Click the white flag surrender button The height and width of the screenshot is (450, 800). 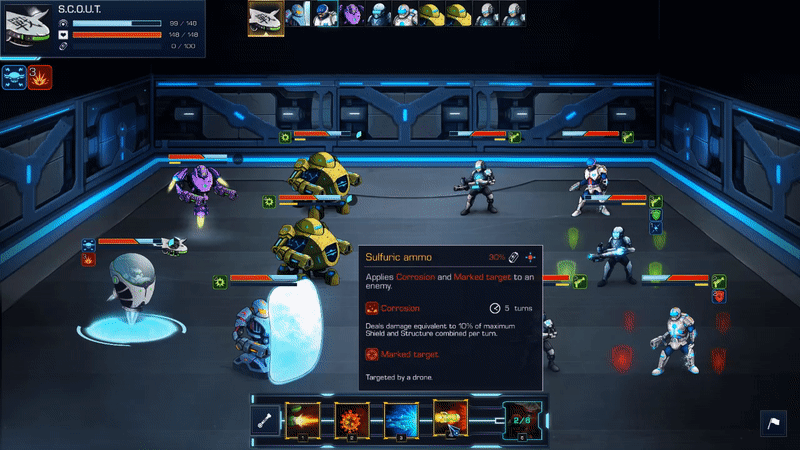coord(774,423)
